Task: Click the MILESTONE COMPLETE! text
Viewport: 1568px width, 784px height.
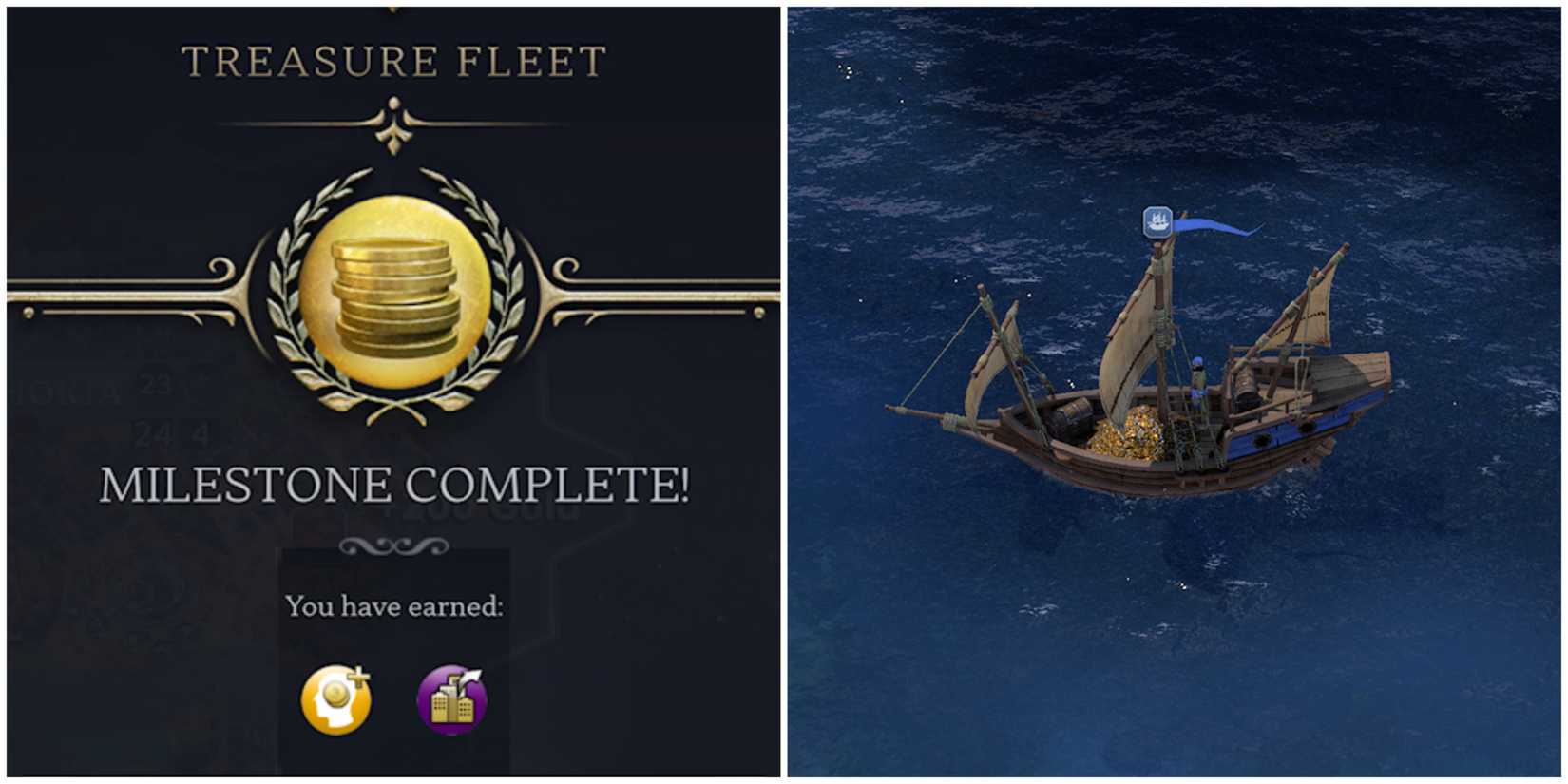Action: [x=394, y=485]
